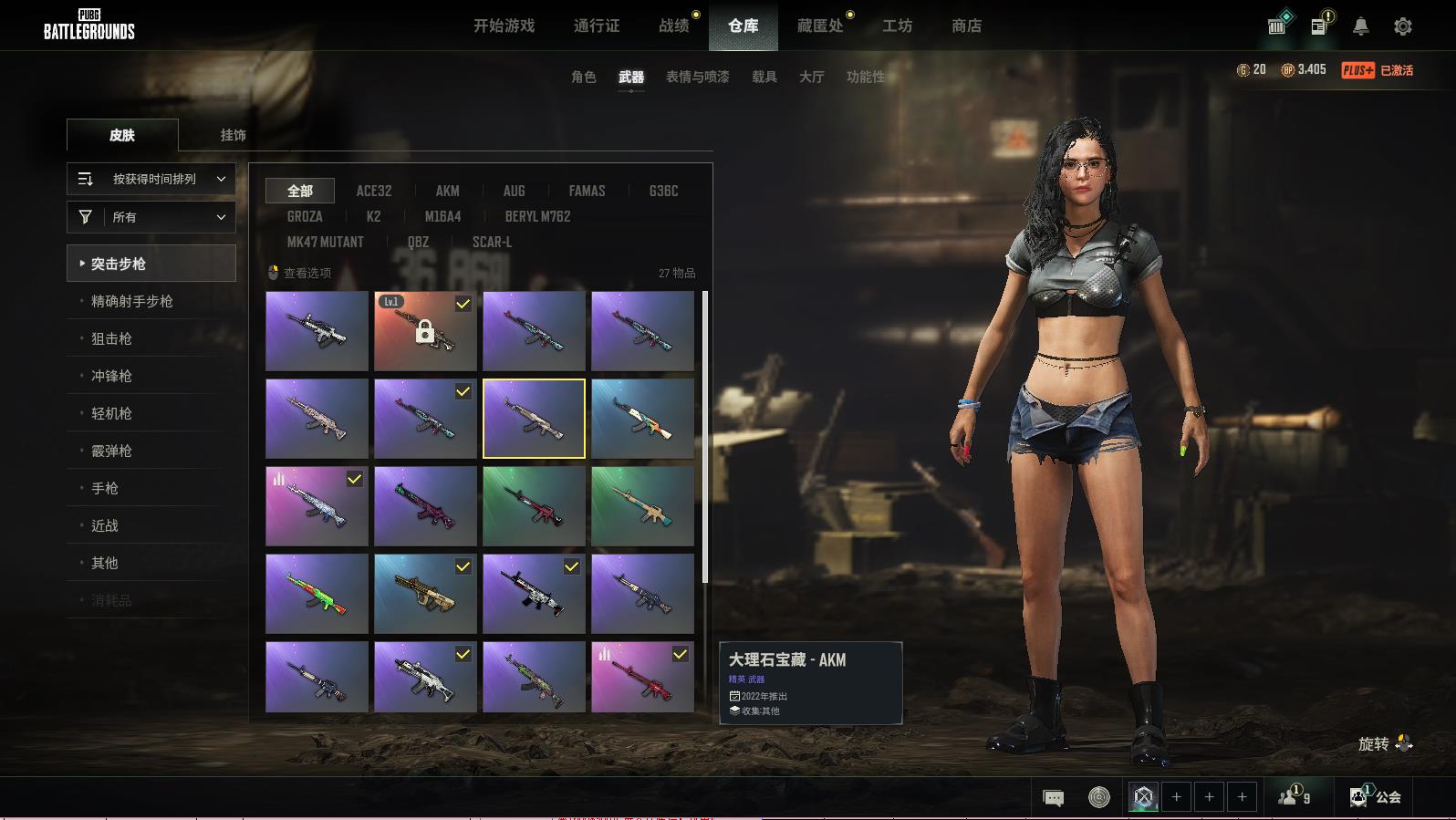Select the green and red rifle skin
The image size is (1456, 820).
click(x=317, y=594)
